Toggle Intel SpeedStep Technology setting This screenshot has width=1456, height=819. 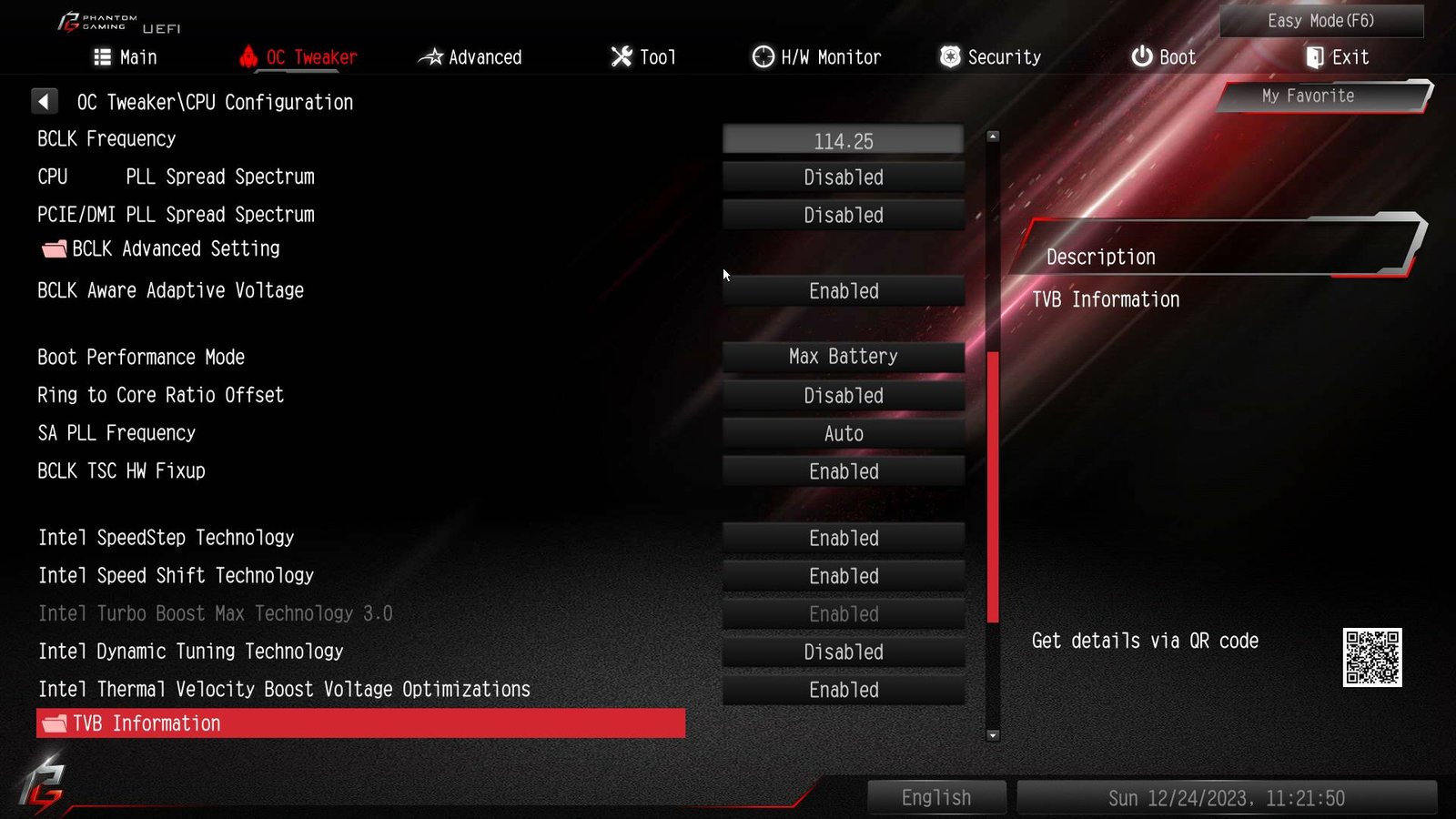[x=843, y=539]
